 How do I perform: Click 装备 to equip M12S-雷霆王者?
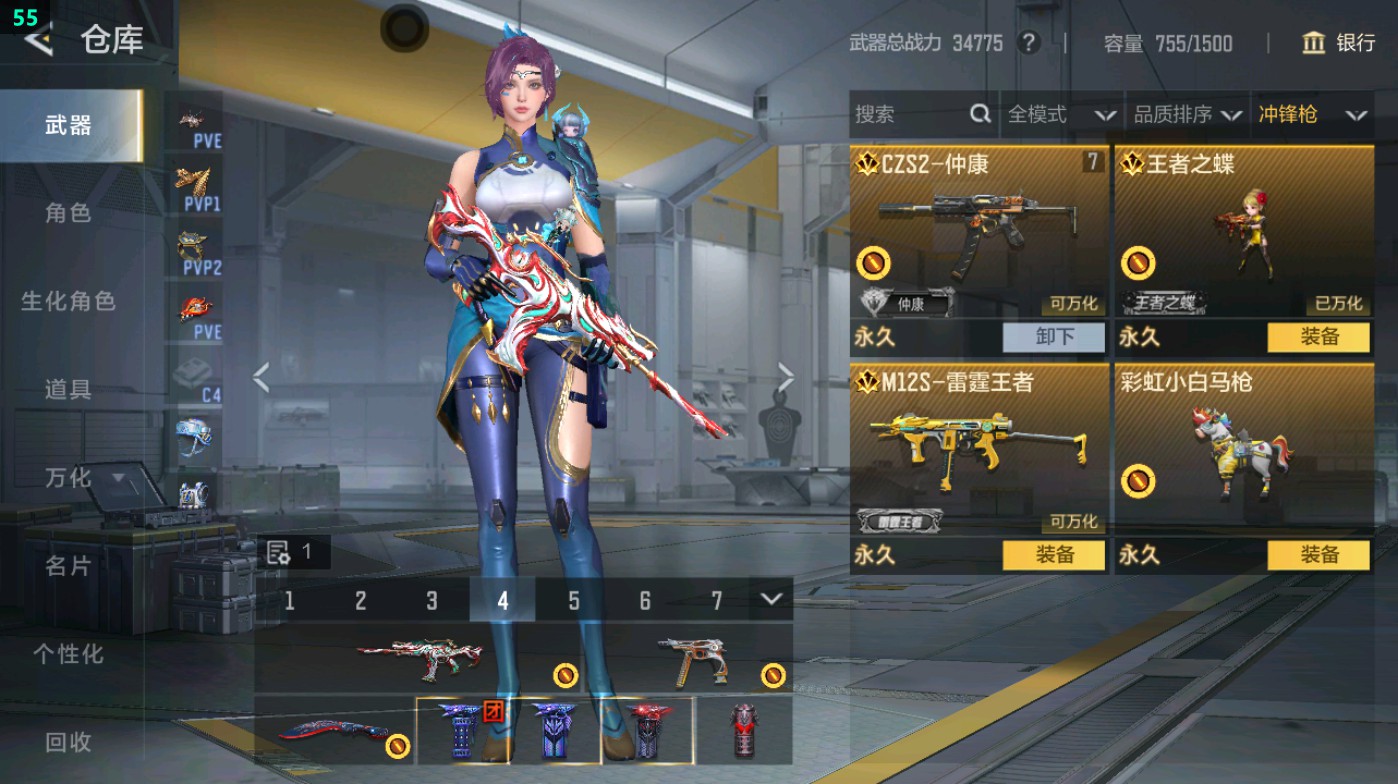(1055, 555)
